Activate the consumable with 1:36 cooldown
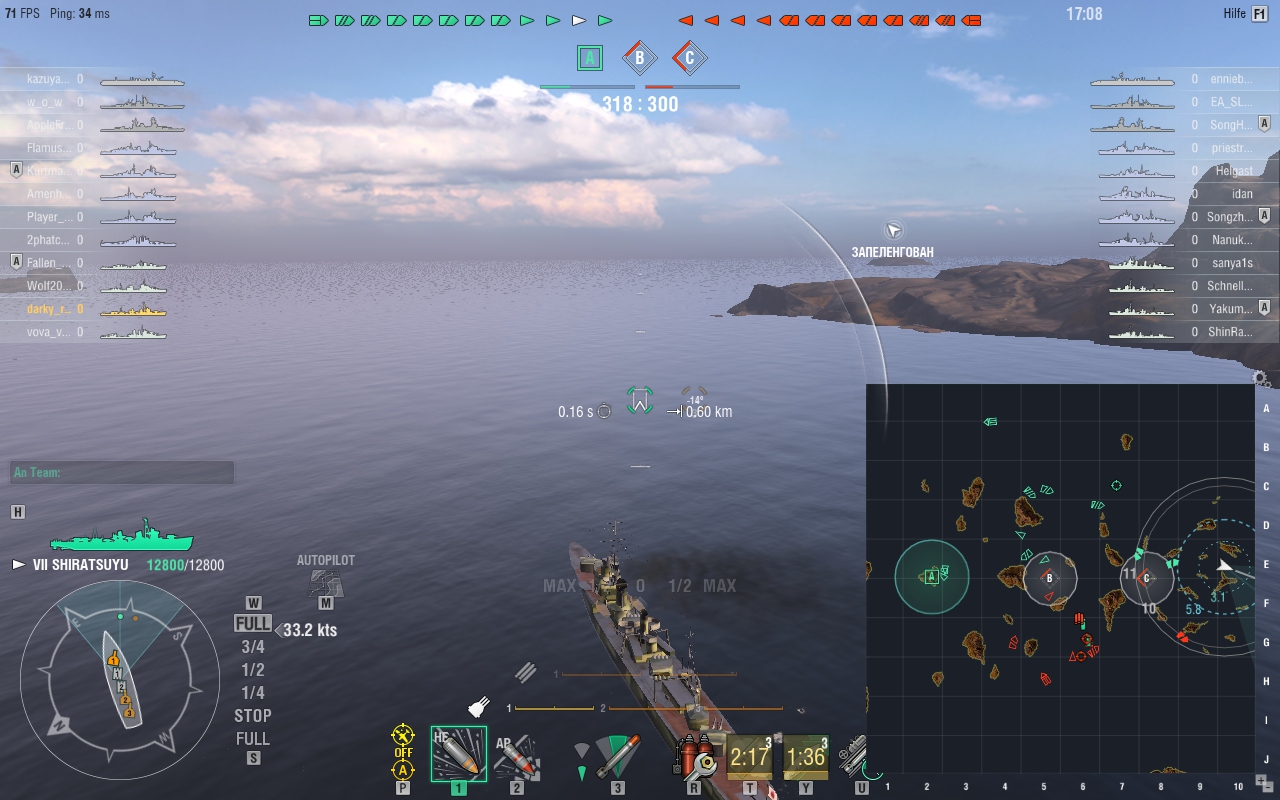Viewport: 1280px width, 800px height. [x=806, y=757]
